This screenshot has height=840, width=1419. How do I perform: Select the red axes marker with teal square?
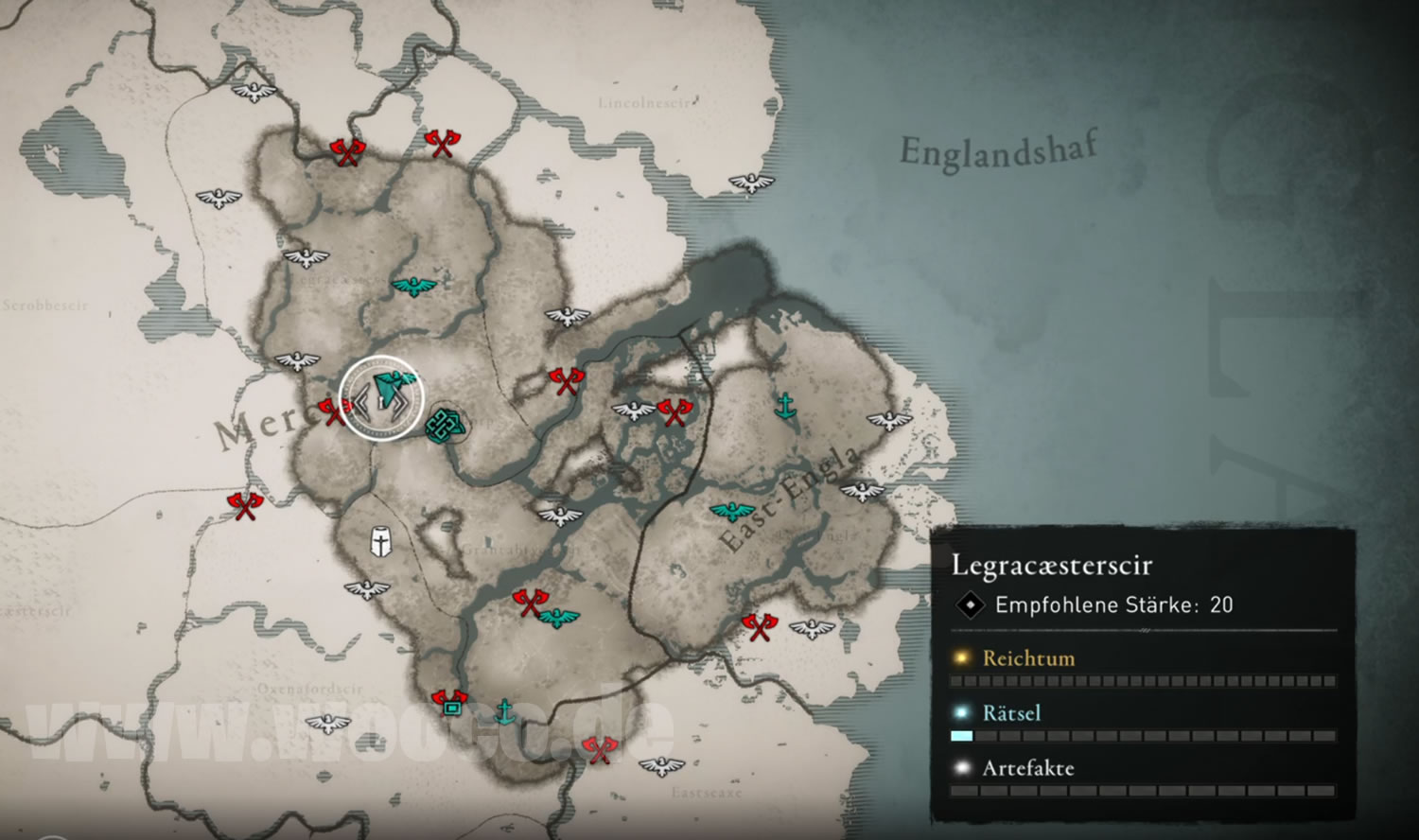point(449,702)
